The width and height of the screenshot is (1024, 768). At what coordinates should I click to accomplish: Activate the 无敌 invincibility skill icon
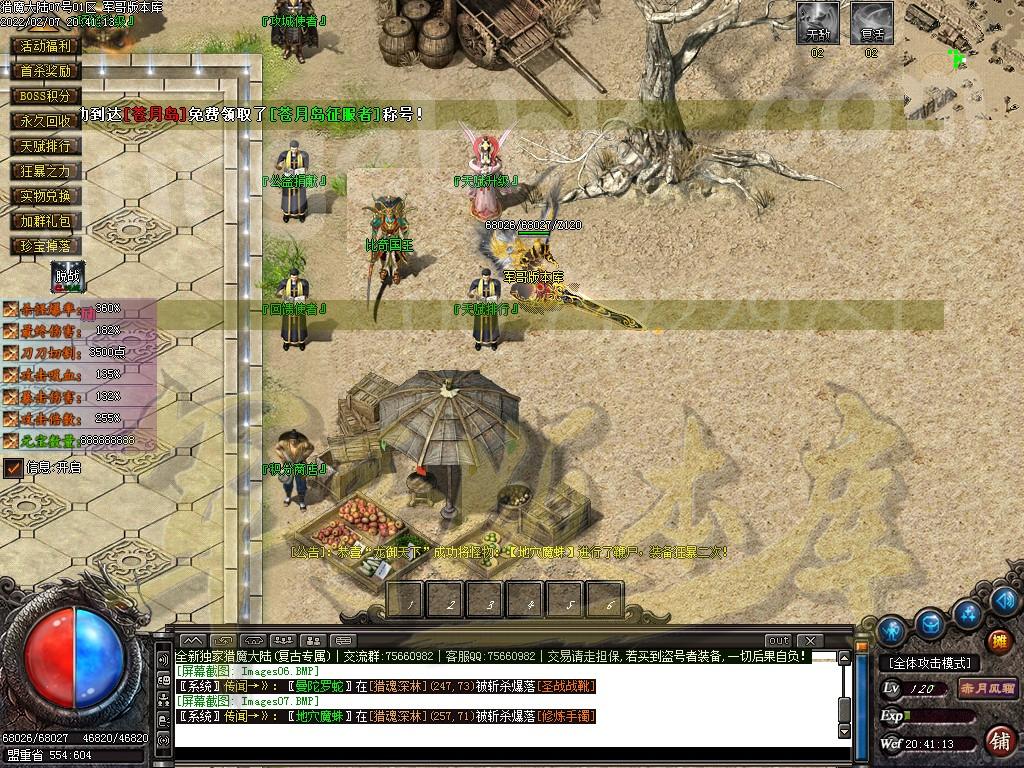coord(818,23)
